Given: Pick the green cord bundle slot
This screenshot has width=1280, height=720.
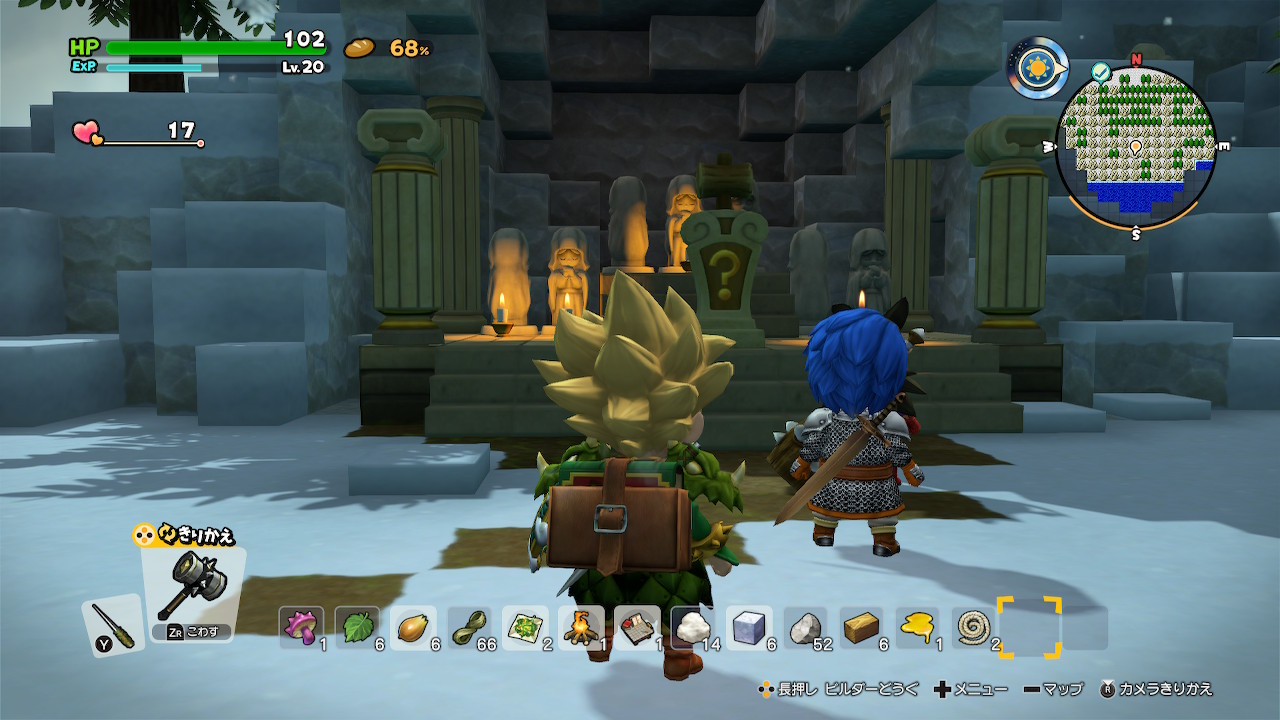Looking at the screenshot, I should pyautogui.click(x=469, y=628).
